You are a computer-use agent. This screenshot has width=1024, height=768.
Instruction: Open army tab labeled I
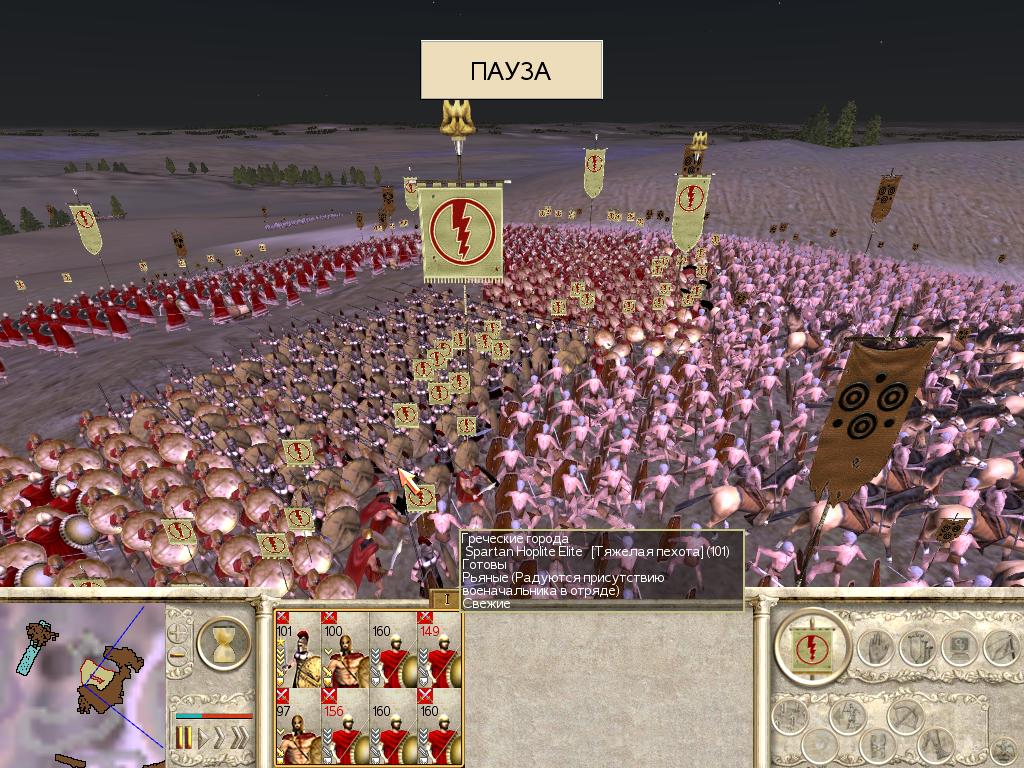click(445, 599)
